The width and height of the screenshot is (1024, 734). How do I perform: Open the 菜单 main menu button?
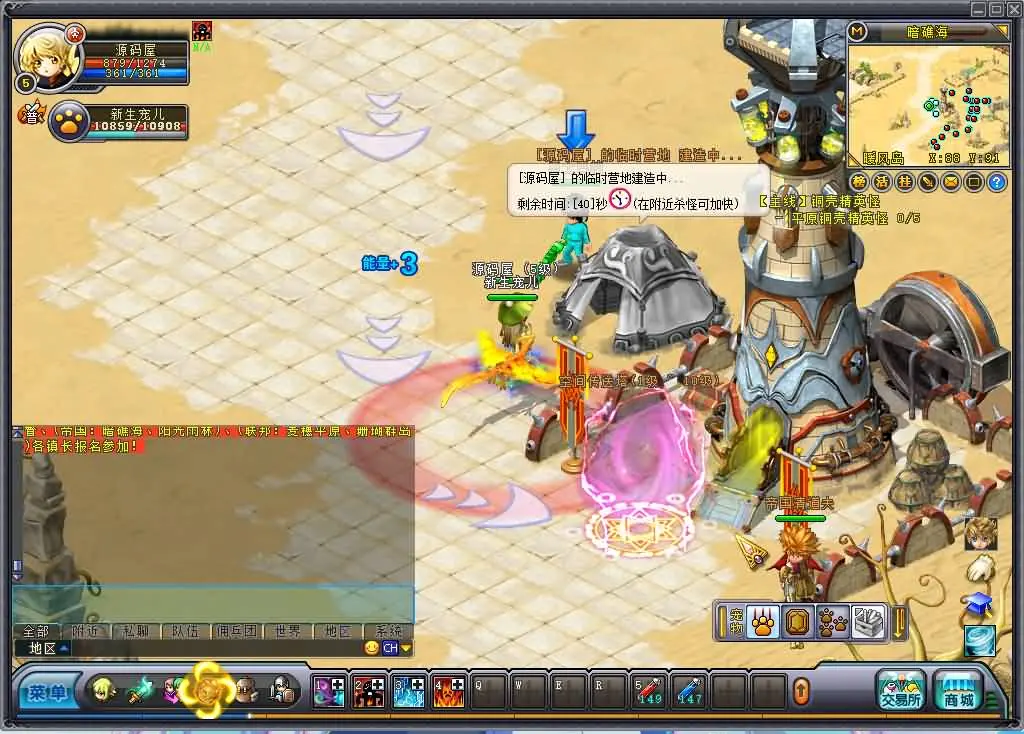[47, 692]
